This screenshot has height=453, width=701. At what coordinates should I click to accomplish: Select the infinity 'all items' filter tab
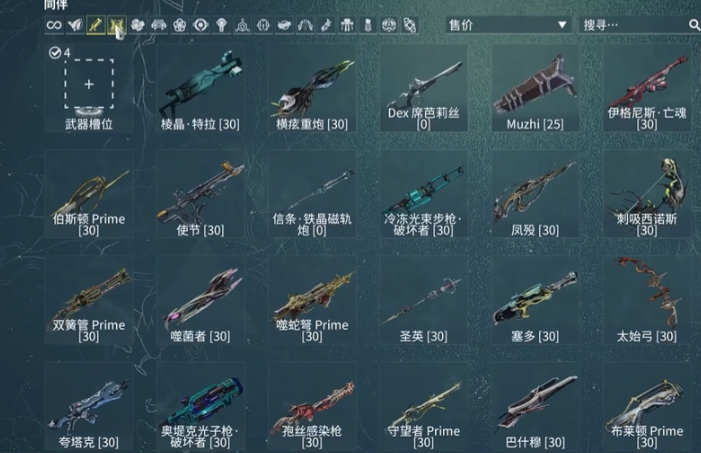point(54,24)
